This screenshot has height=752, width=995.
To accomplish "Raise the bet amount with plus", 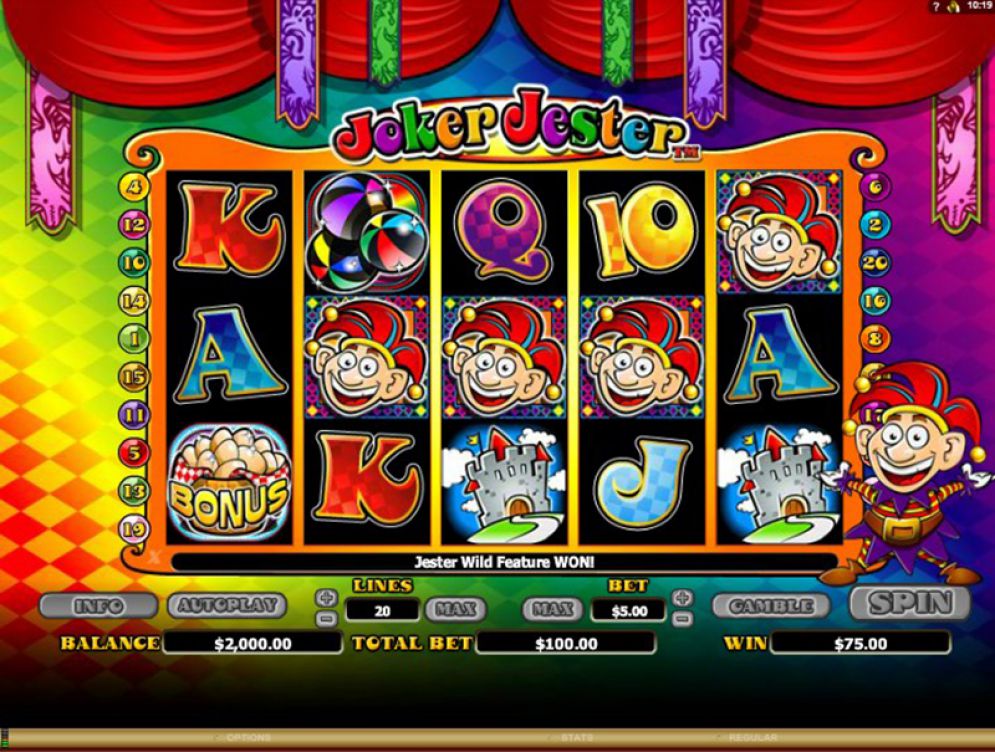I will pos(682,597).
